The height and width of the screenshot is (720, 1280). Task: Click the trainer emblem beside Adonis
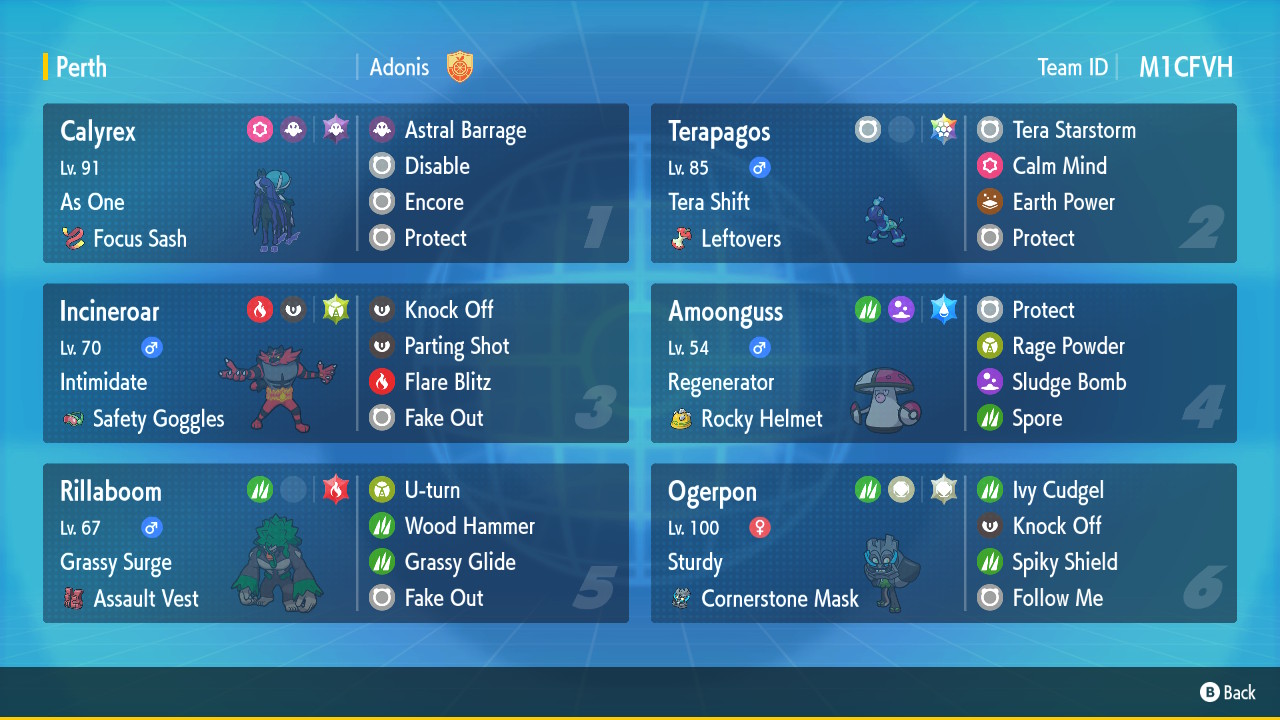click(x=460, y=67)
